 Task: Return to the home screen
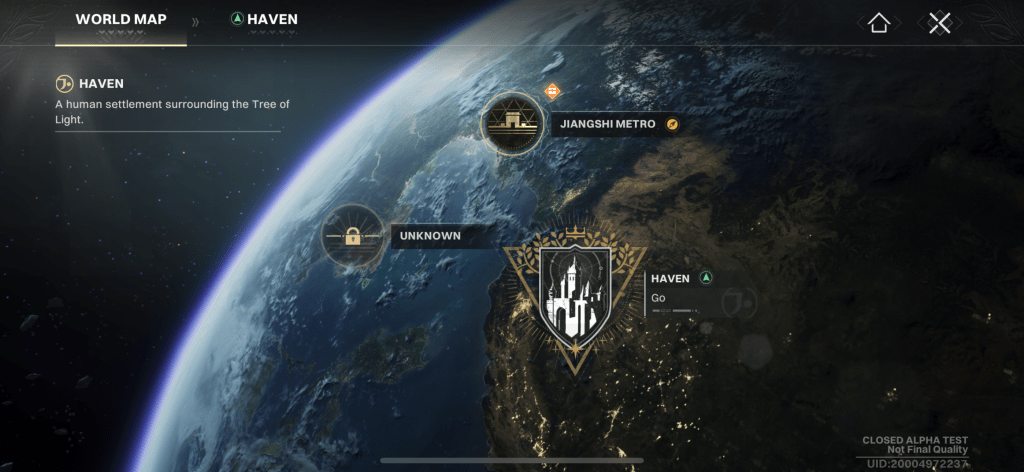[x=879, y=23]
